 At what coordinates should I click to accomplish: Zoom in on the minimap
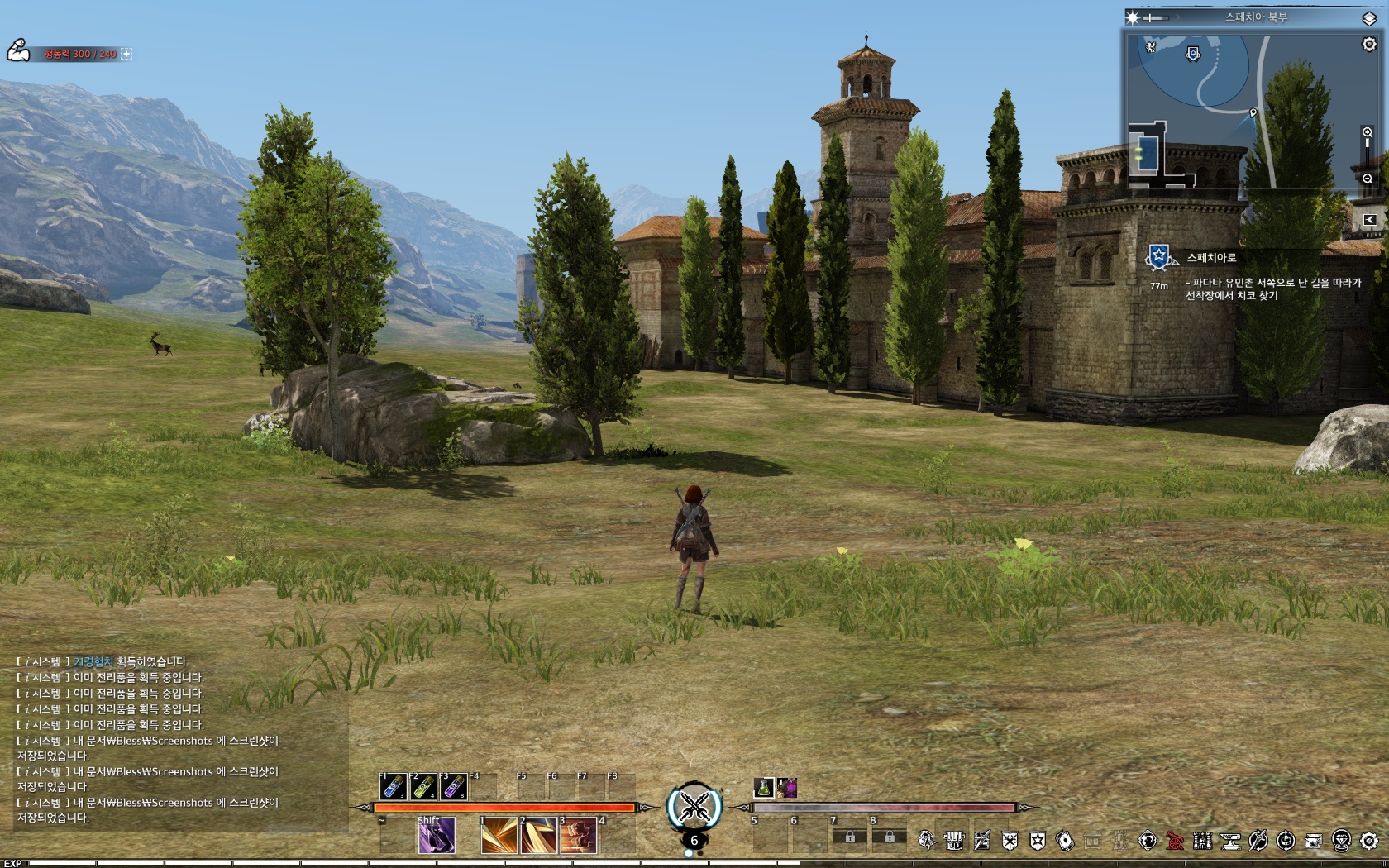[x=1368, y=132]
